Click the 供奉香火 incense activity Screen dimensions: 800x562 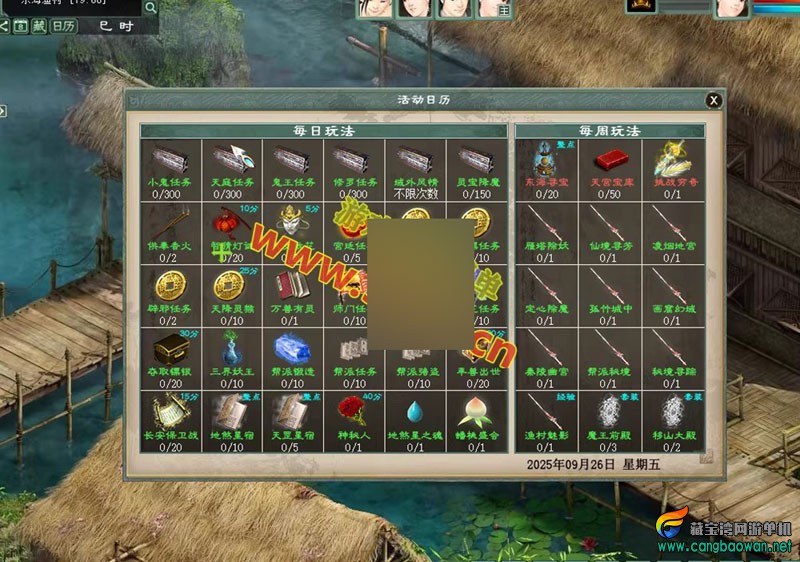[170, 227]
